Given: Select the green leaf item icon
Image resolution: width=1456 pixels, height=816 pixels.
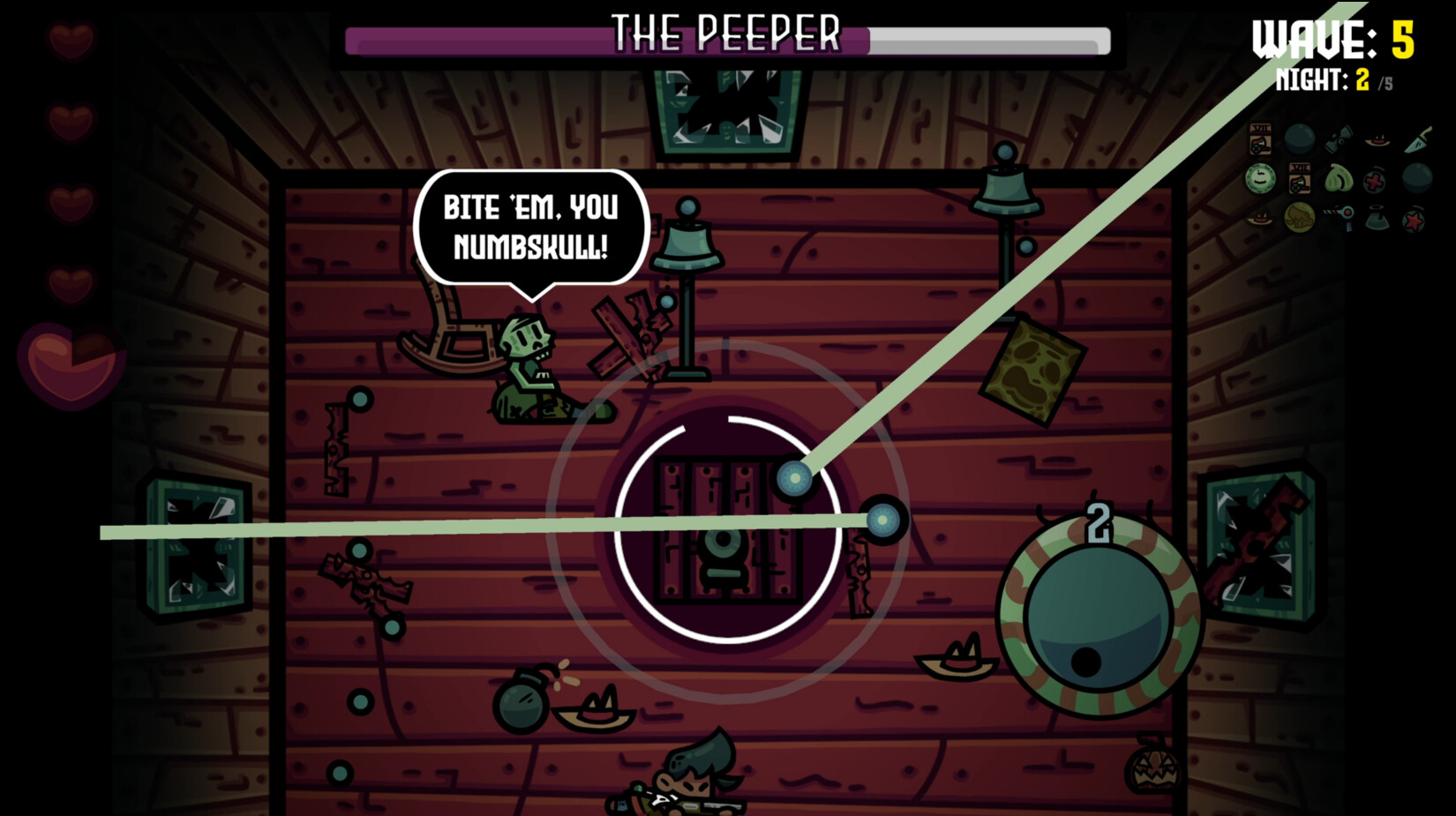Looking at the screenshot, I should coord(1338,179).
